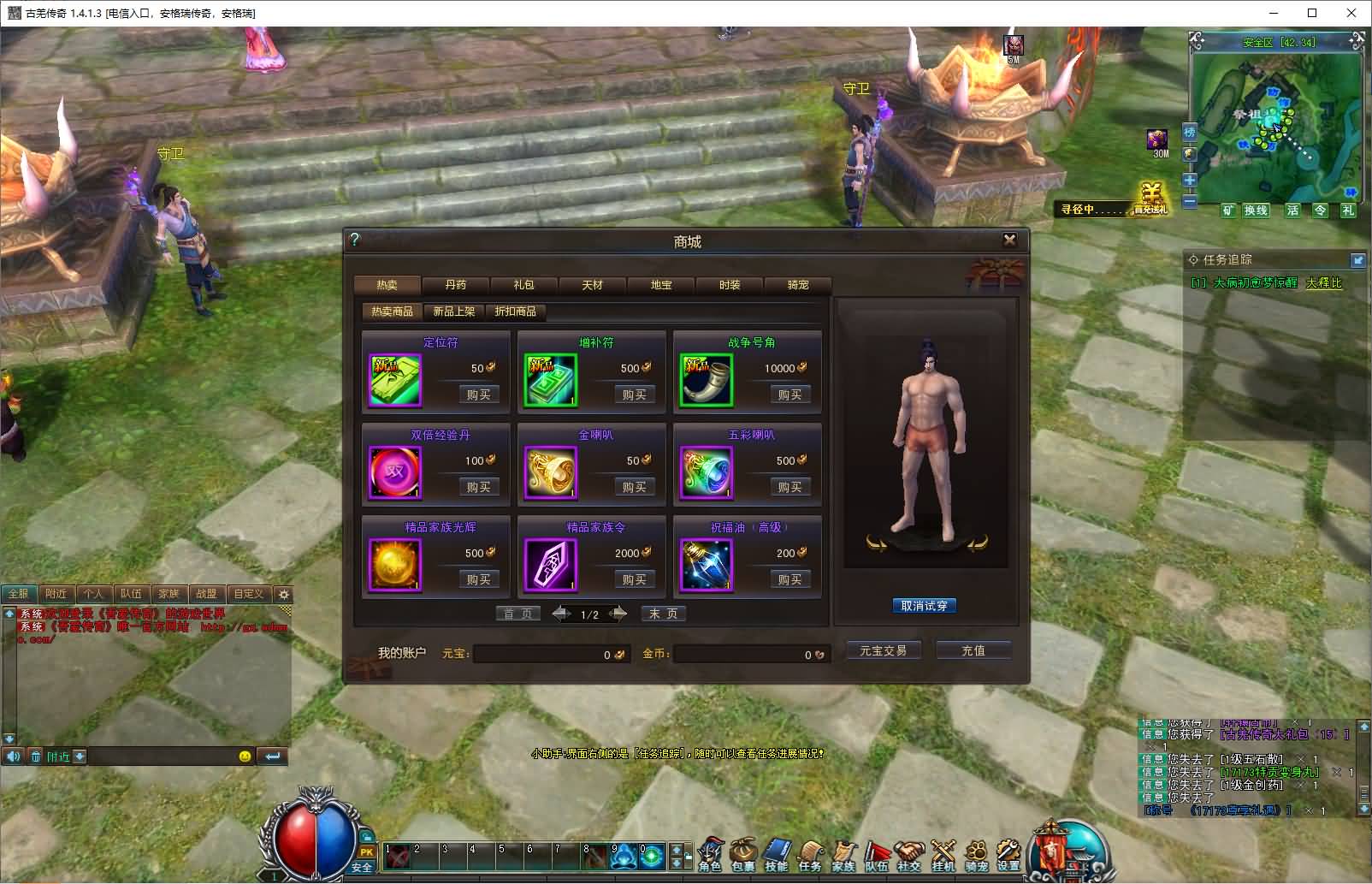Close the 商城 shop window

pos(1009,240)
